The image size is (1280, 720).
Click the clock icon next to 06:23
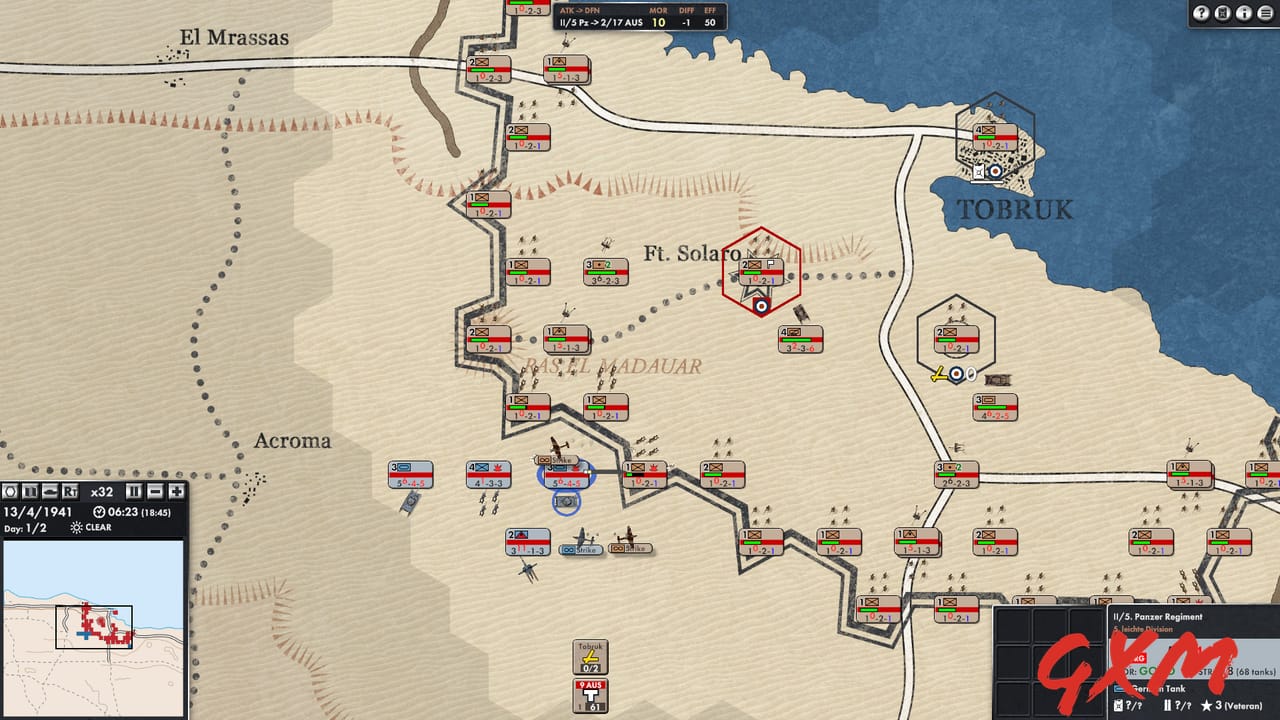[x=98, y=511]
